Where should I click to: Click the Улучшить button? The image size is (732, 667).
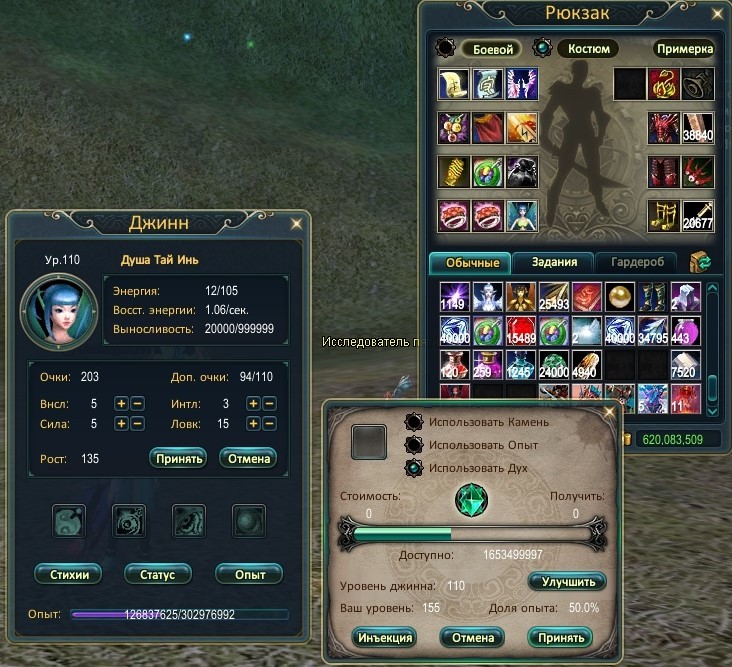click(x=567, y=581)
